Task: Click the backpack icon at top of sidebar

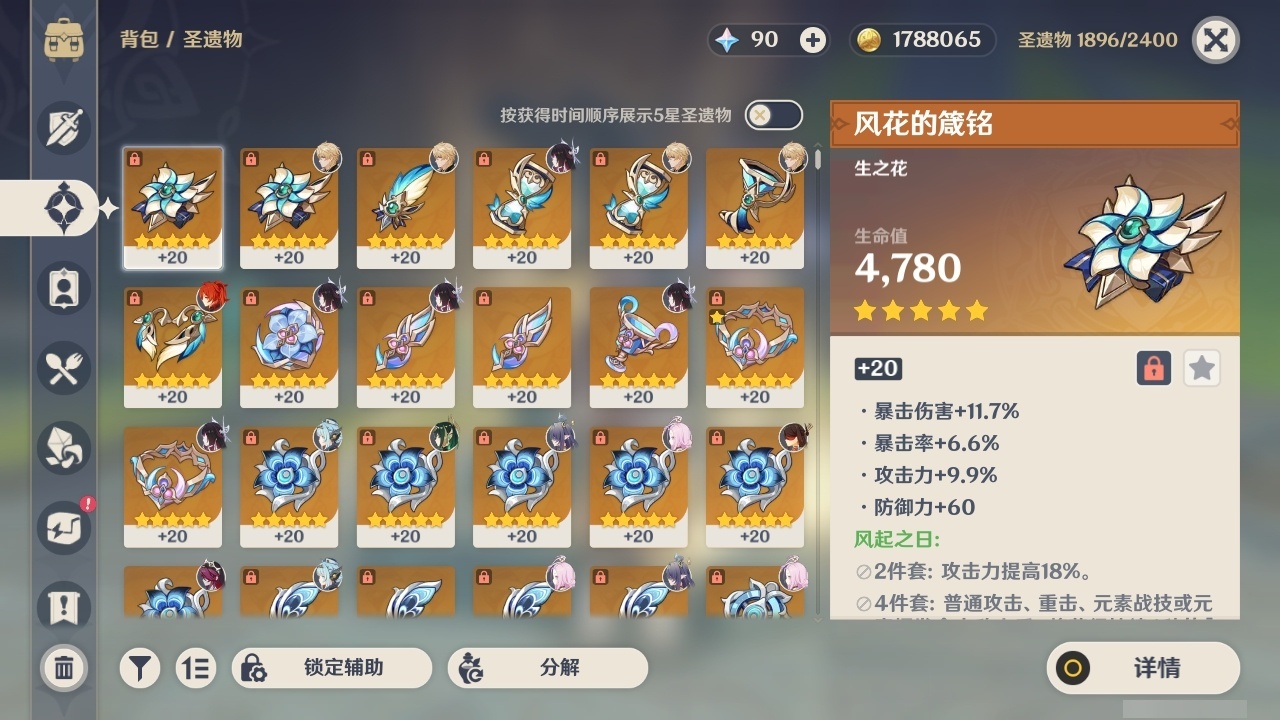Action: coord(66,40)
